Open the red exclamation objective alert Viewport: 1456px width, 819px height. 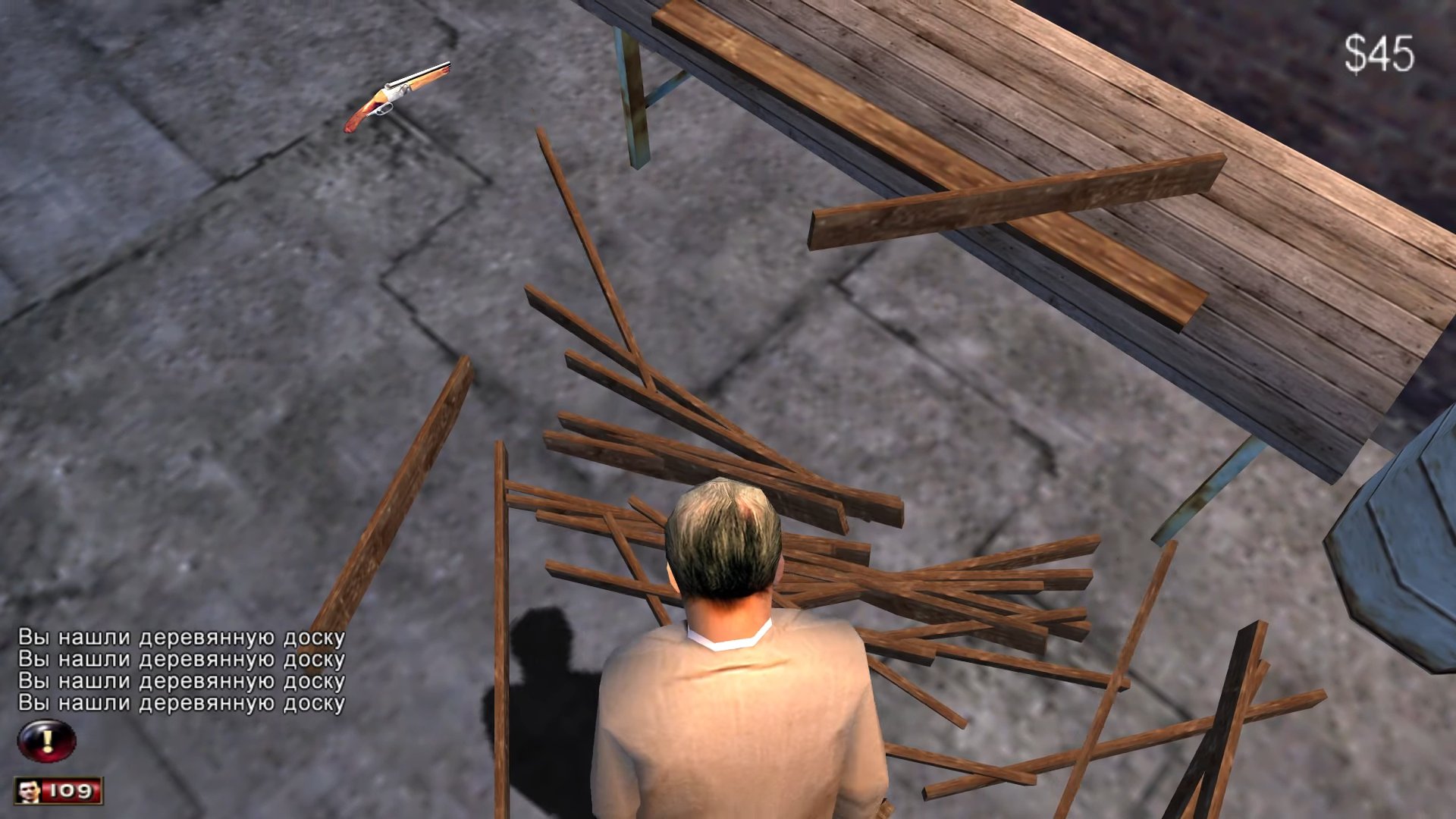pyautogui.click(x=47, y=740)
